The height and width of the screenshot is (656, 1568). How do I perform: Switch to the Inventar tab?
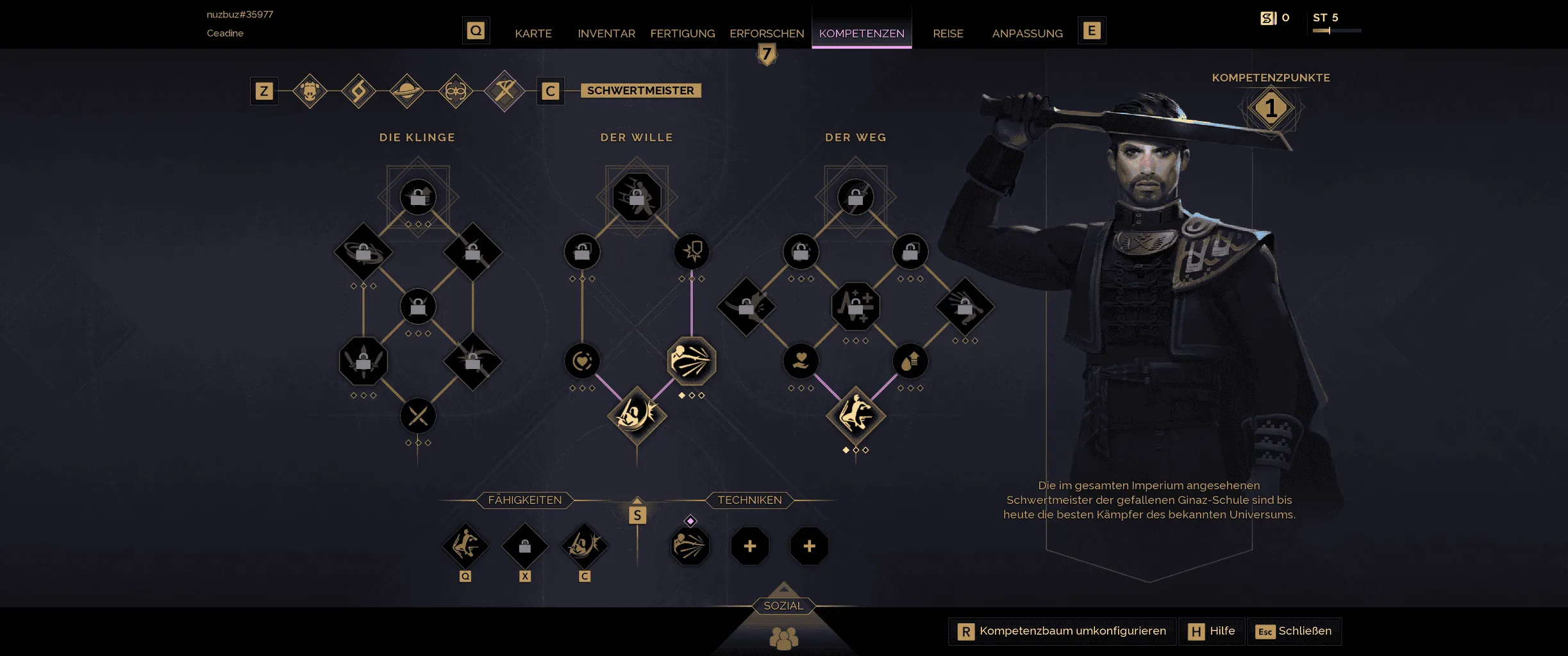[x=606, y=33]
